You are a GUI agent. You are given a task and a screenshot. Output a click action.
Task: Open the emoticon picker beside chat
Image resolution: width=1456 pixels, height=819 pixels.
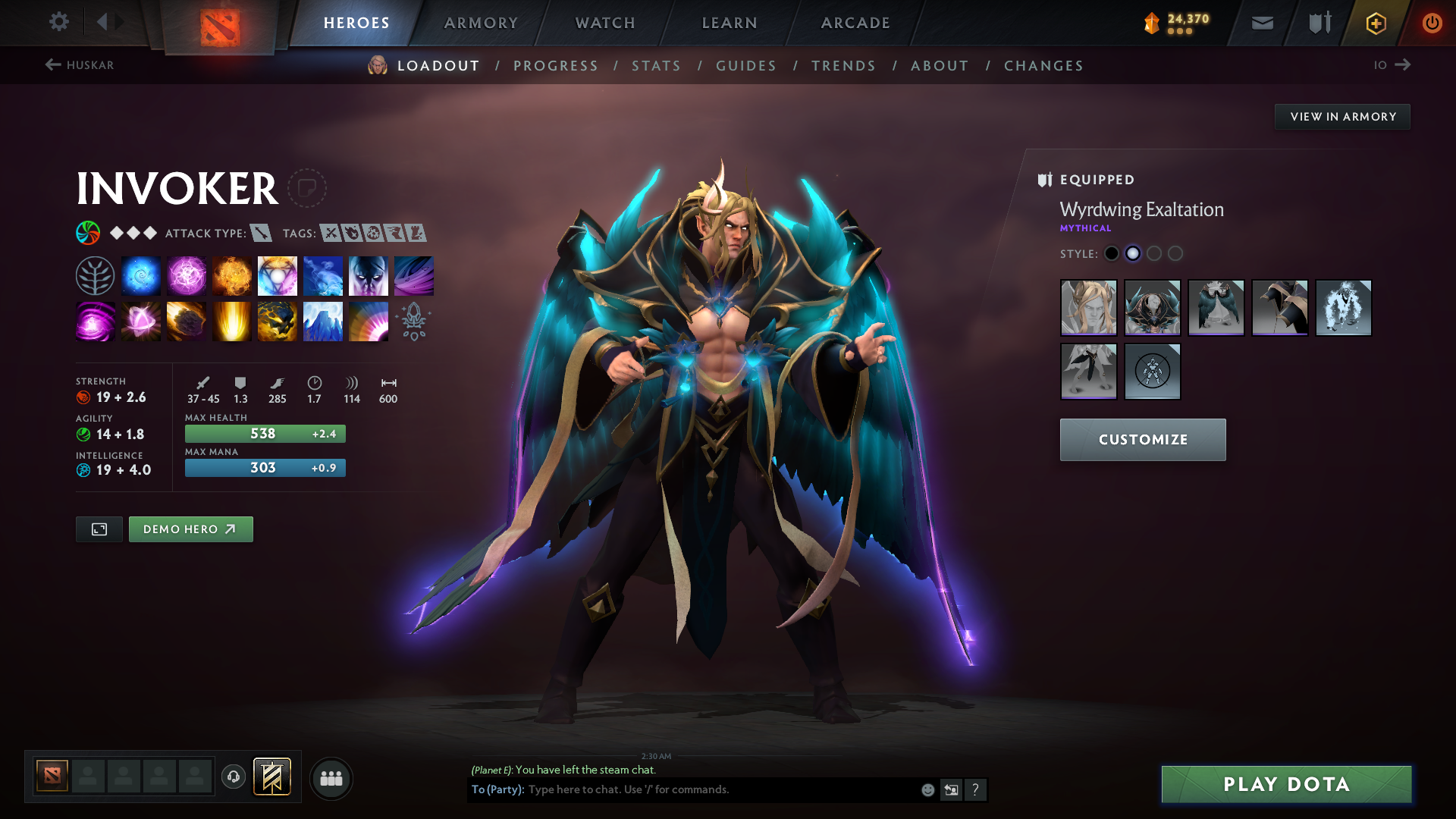click(927, 789)
